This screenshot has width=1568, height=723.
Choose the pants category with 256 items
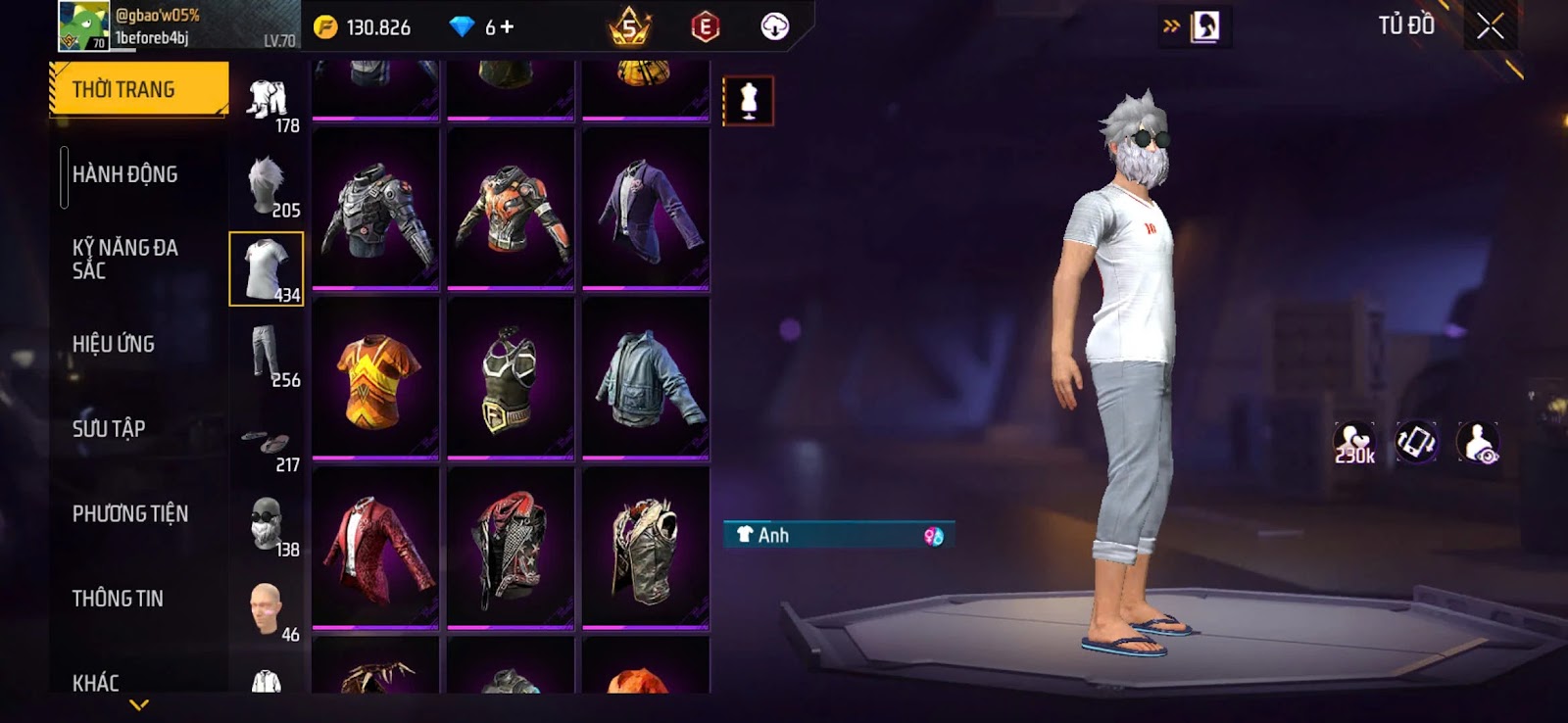tap(267, 355)
